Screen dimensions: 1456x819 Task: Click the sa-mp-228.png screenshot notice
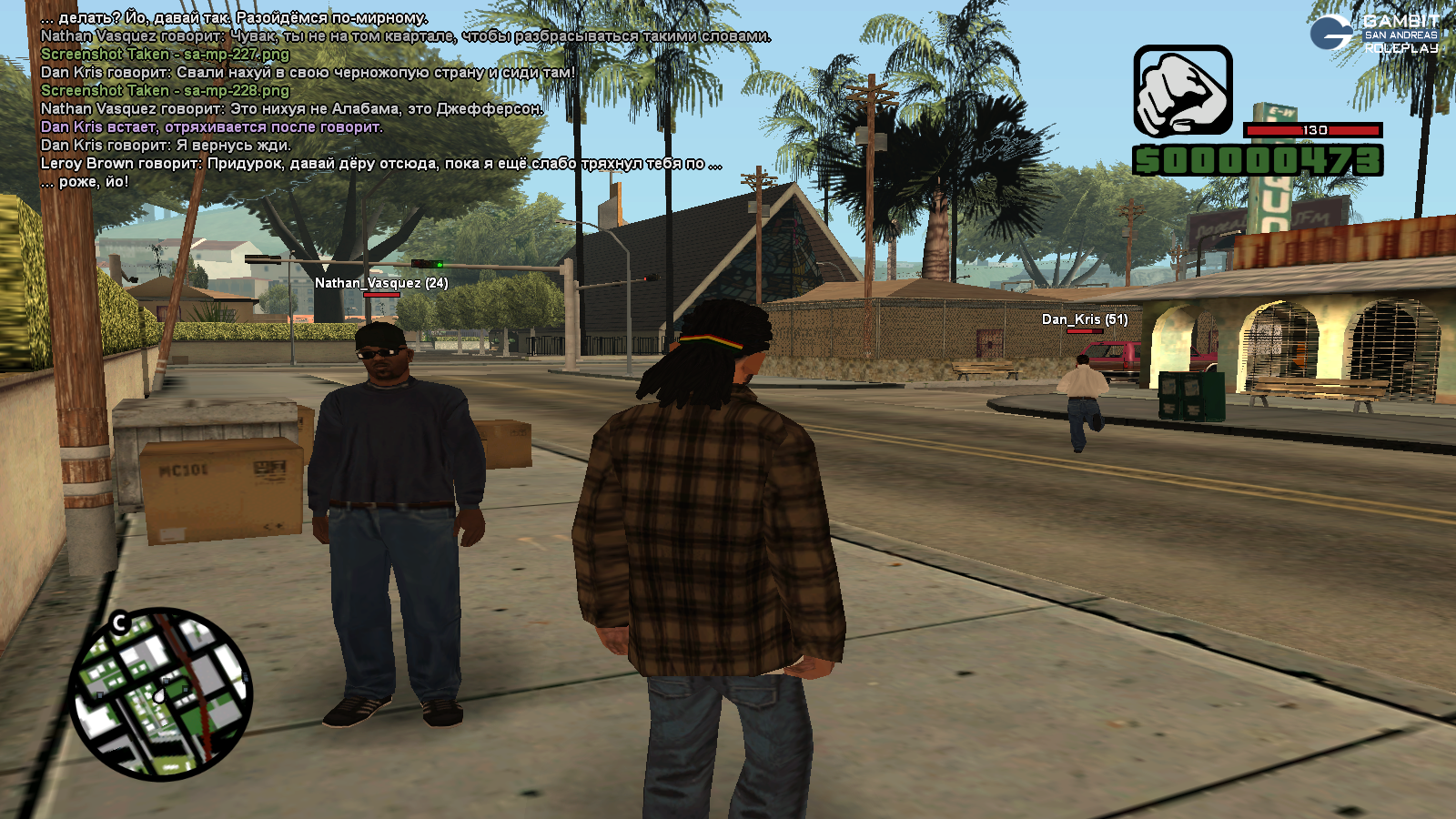click(165, 91)
